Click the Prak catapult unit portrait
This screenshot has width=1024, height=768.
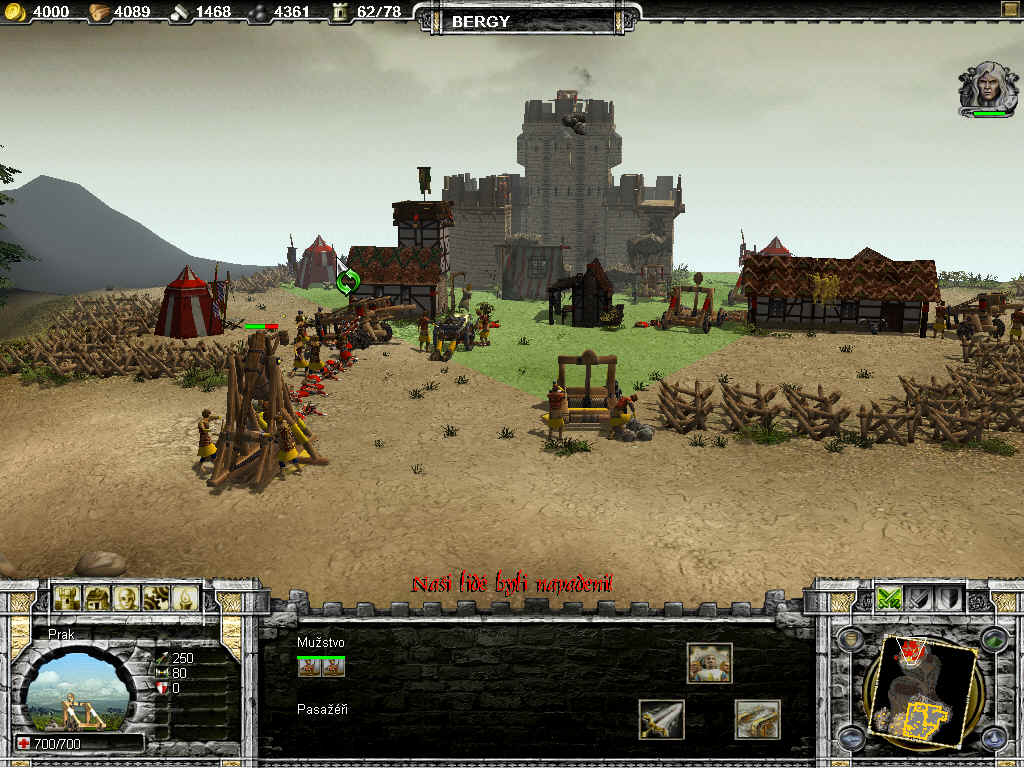coord(77,690)
